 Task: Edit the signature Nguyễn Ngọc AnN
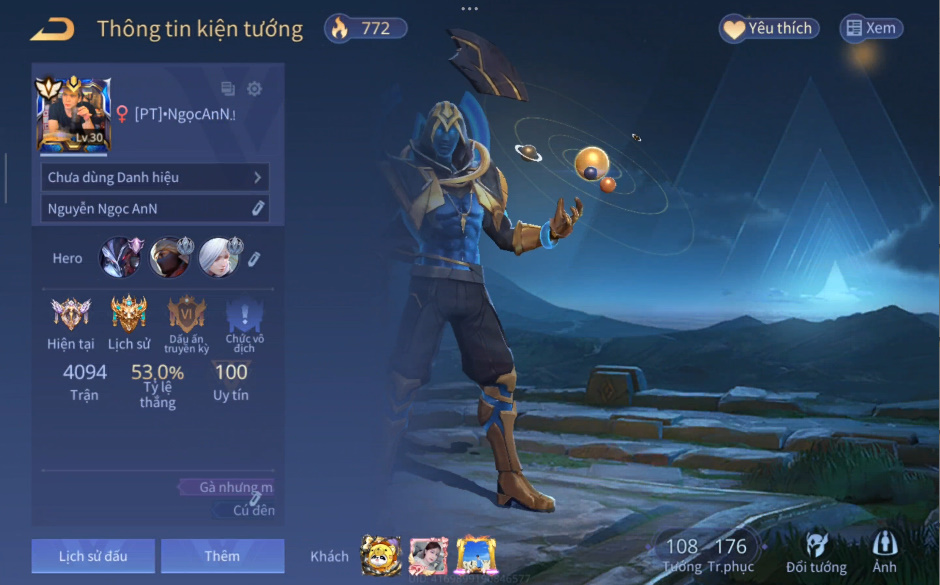257,208
